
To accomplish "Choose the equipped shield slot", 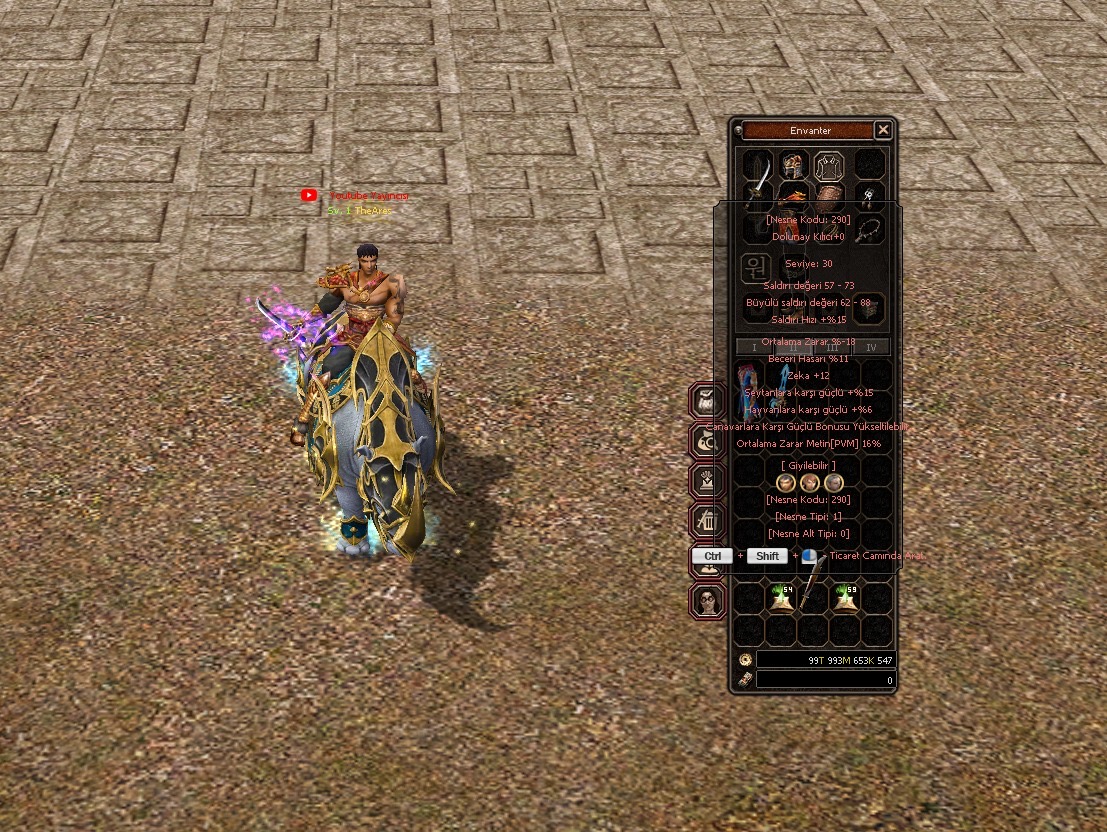I will point(829,197).
